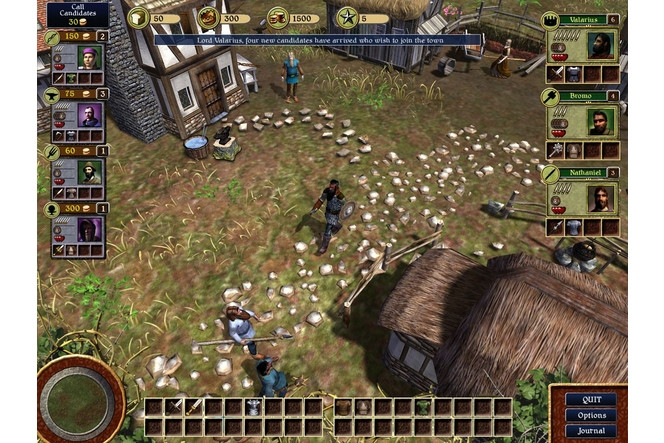The image size is (664, 443).
Task: Click the star reputation icon
Action: click(347, 17)
